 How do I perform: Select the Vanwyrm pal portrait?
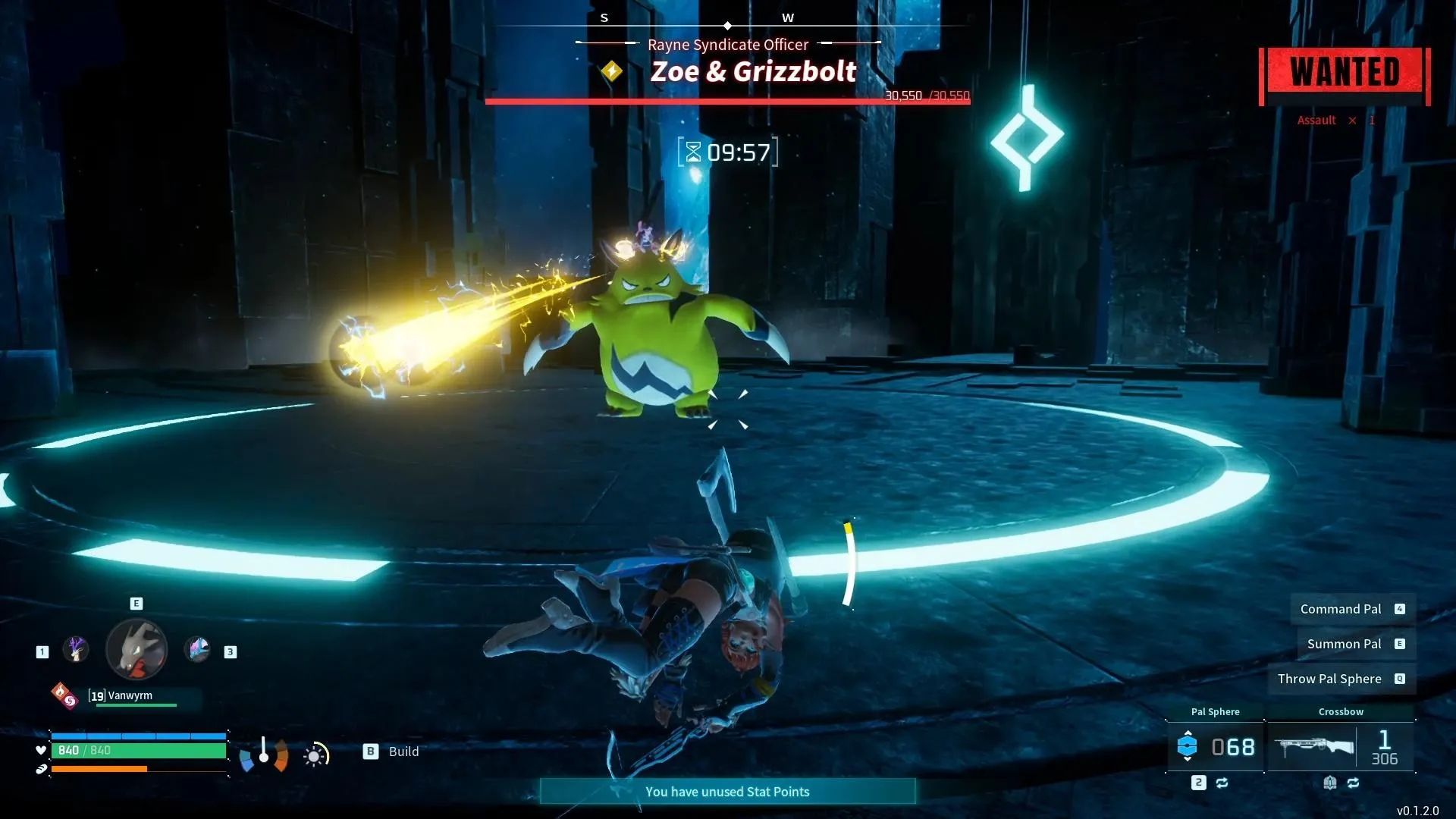pyautogui.click(x=136, y=649)
